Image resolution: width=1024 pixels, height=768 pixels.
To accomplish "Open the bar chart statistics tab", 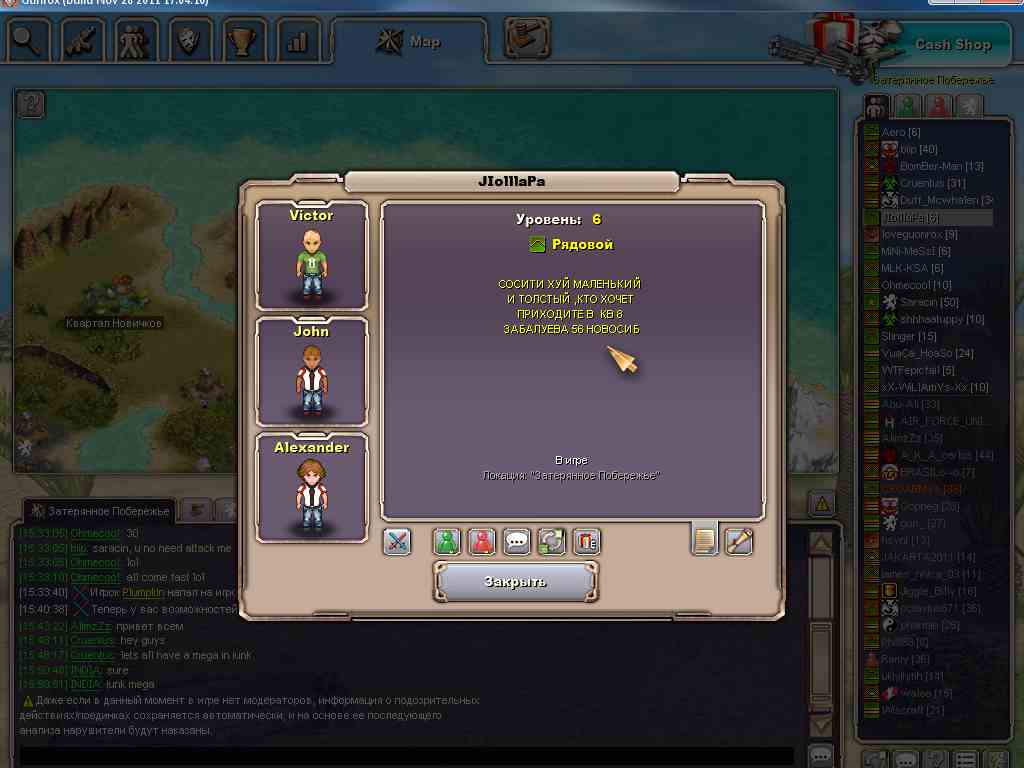I will tap(297, 42).
